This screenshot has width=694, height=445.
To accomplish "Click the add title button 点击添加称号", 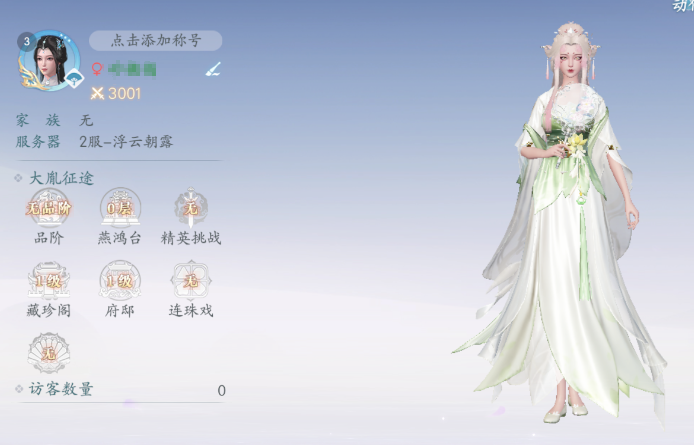I will [x=156, y=41].
